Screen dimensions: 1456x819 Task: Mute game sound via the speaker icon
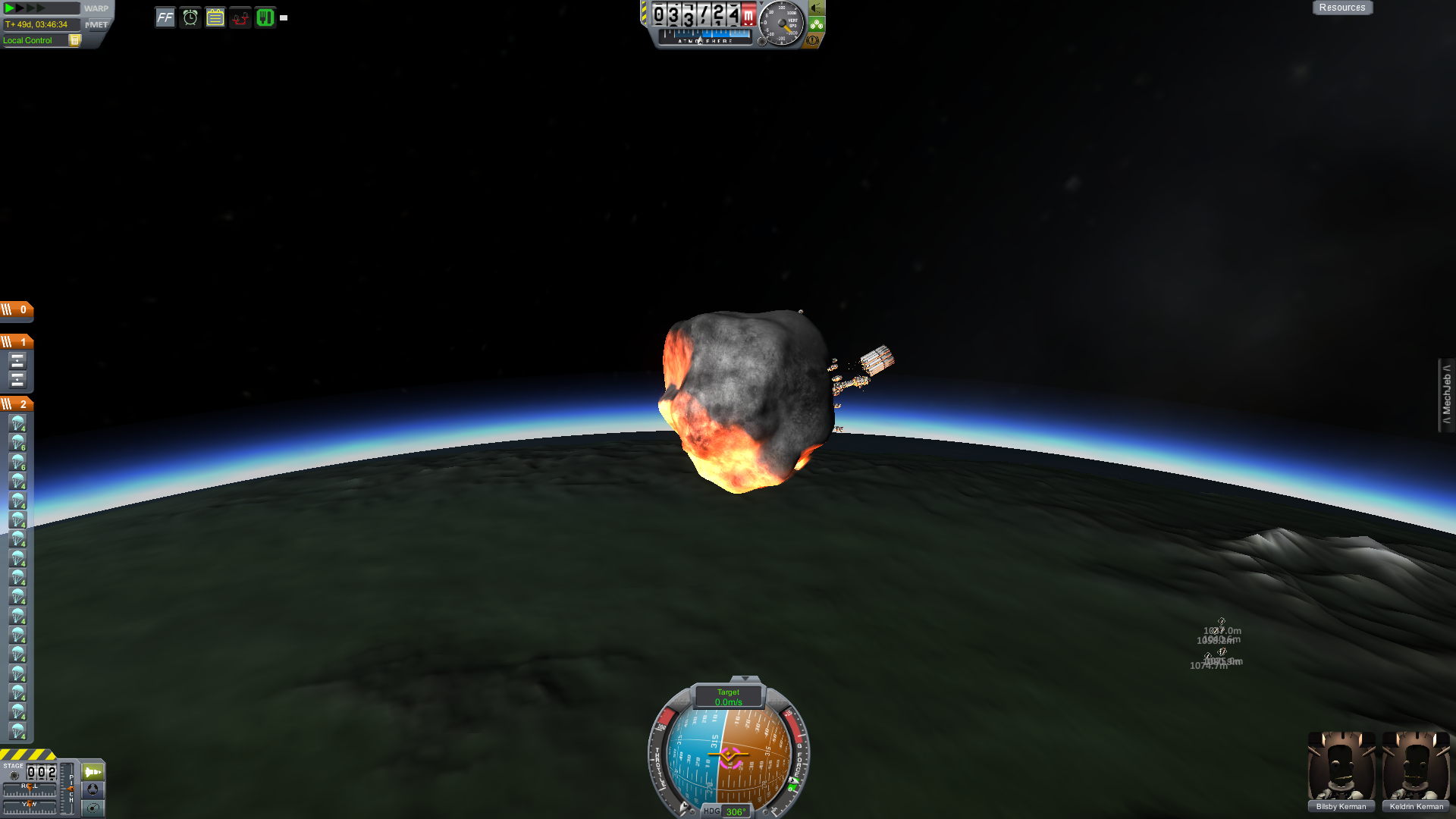click(815, 10)
